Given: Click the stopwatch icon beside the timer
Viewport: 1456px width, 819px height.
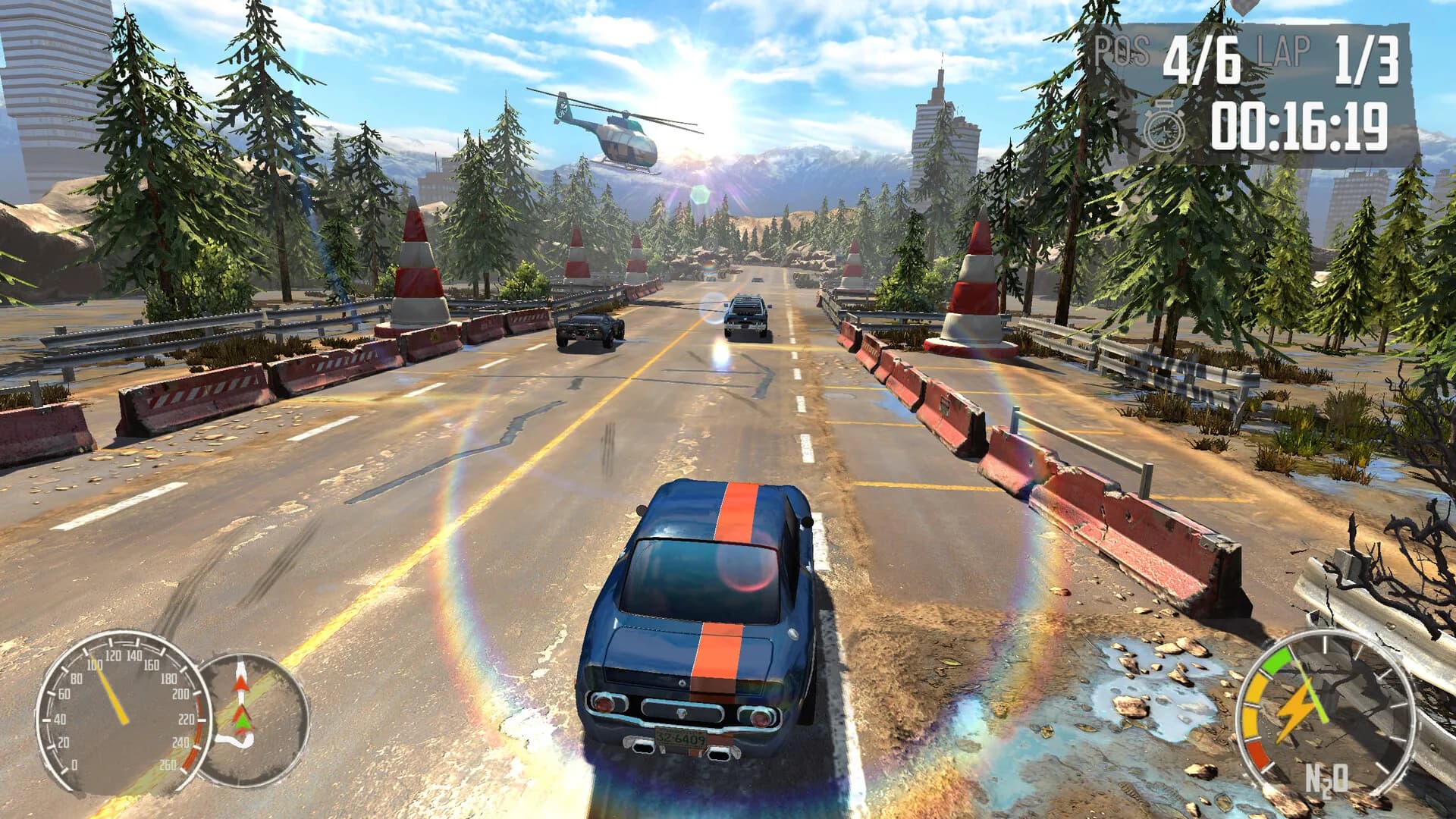Looking at the screenshot, I should [x=1165, y=129].
